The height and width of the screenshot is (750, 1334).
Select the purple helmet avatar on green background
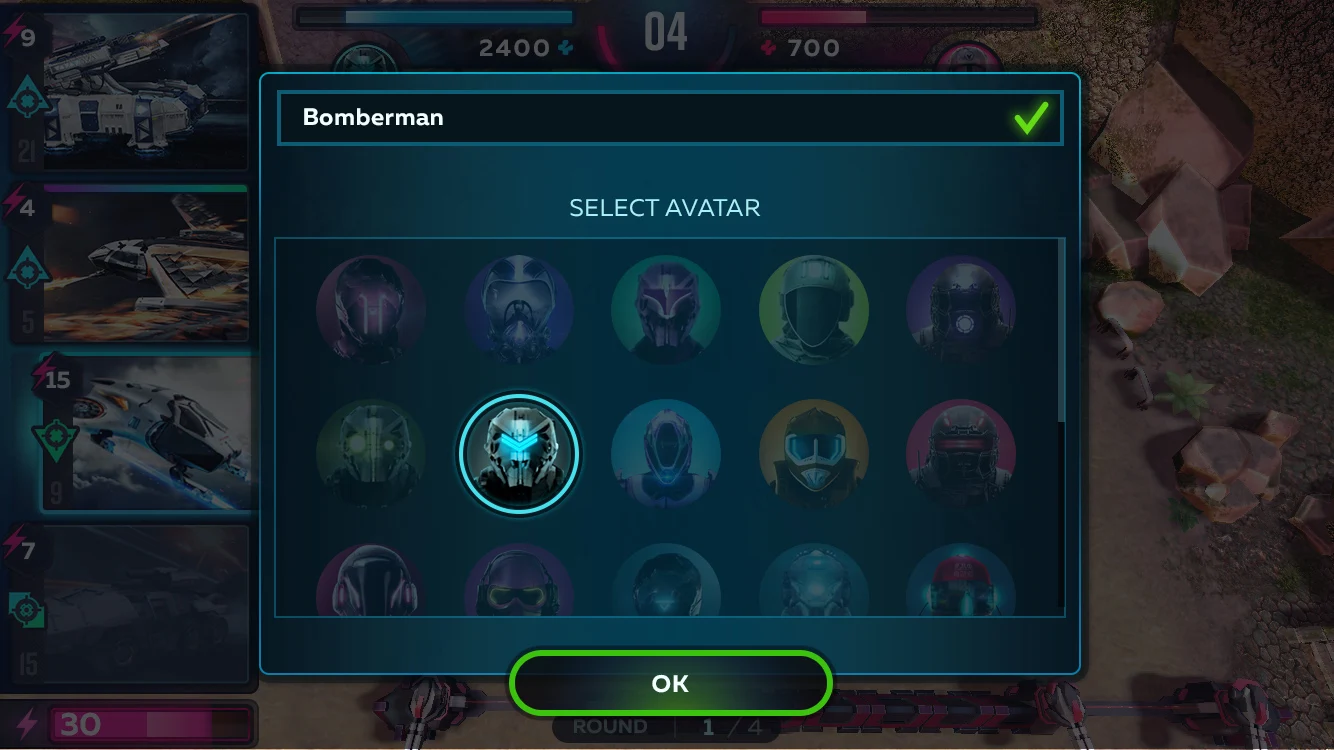pos(666,310)
